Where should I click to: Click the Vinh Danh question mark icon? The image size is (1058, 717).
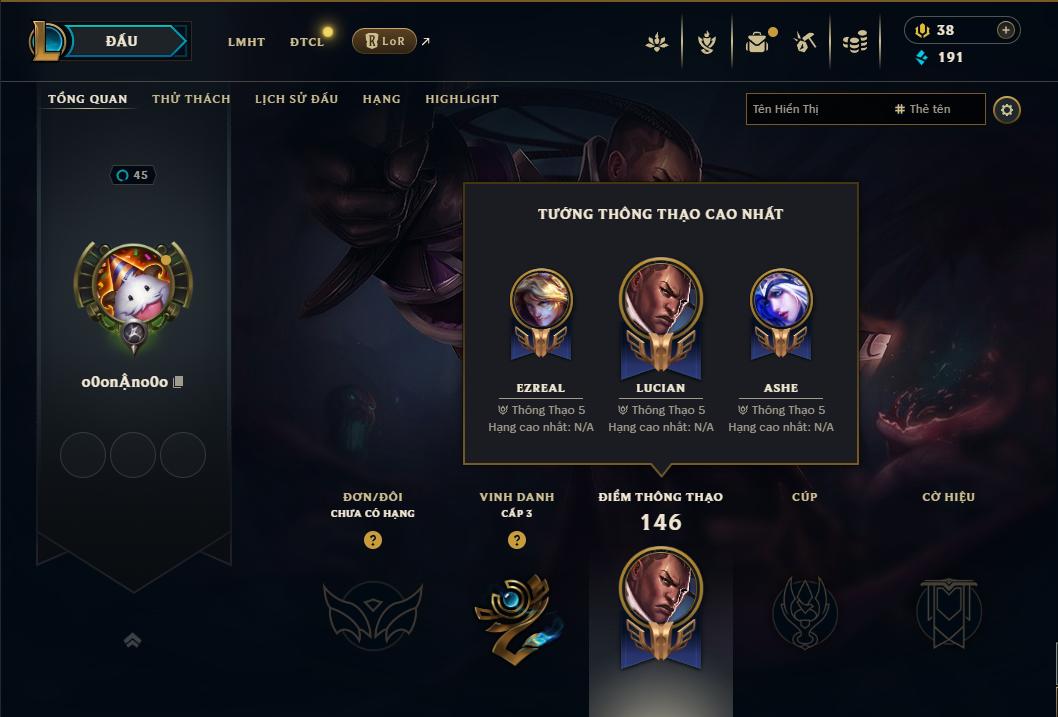(x=517, y=540)
